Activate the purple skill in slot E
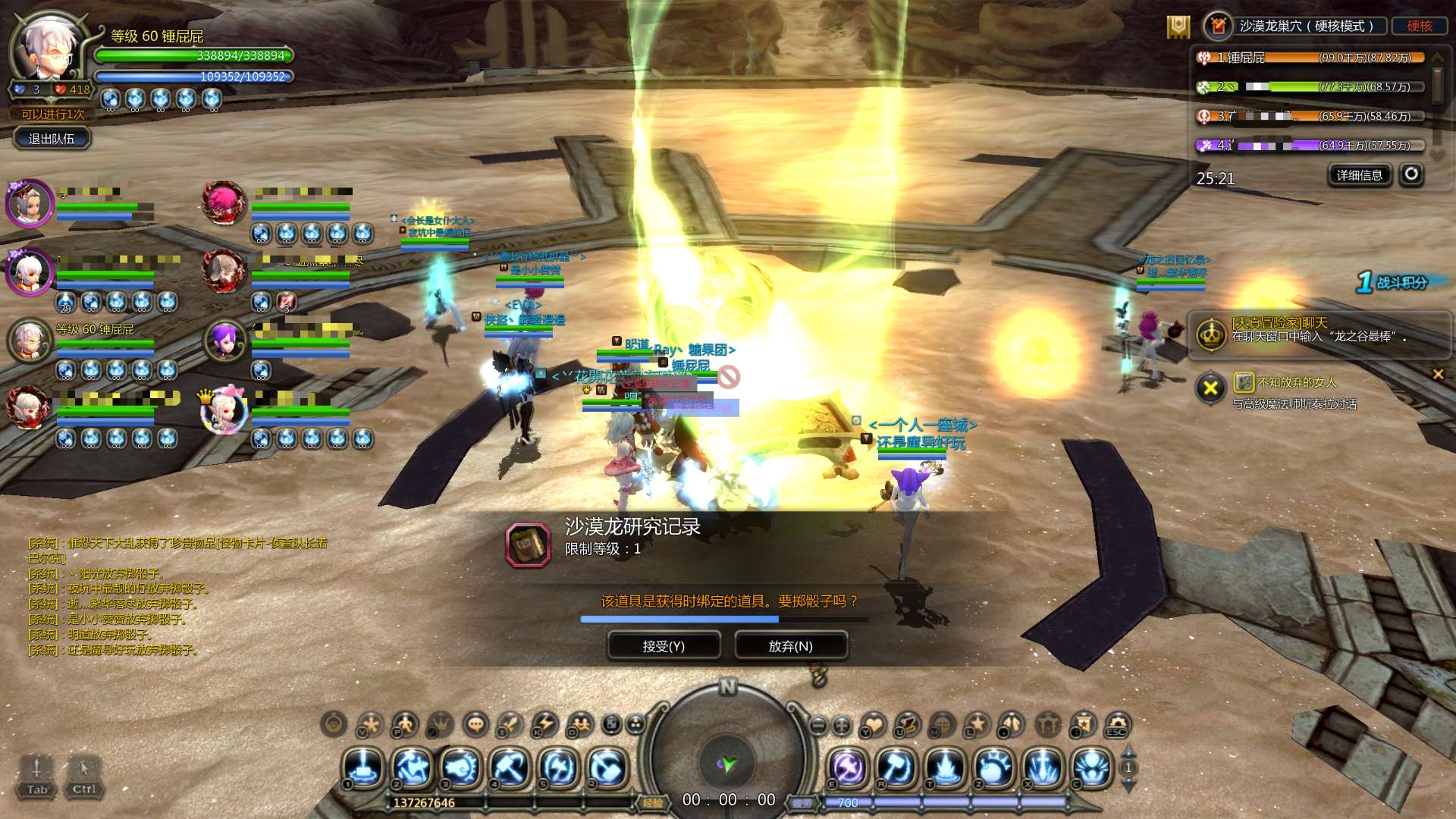 [847, 767]
